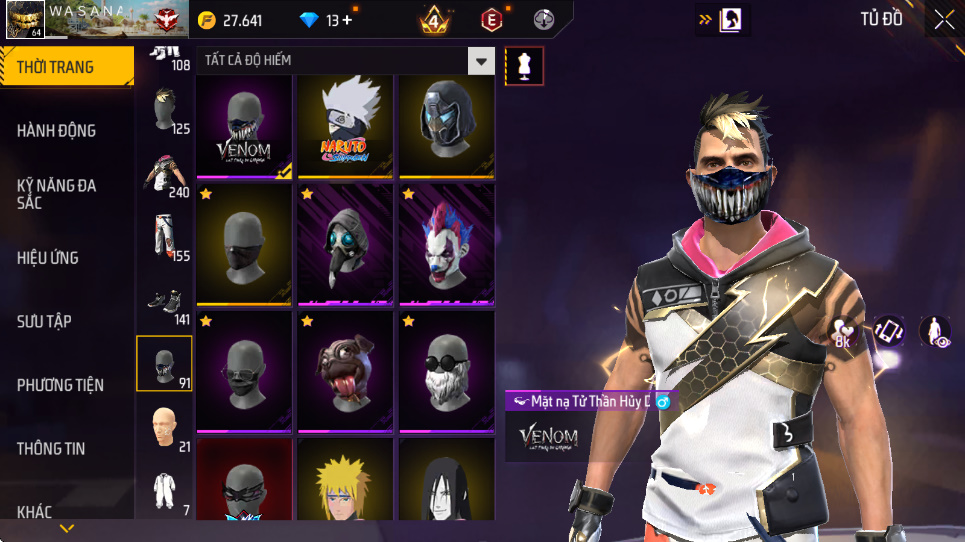Switch to the shoes category
This screenshot has height=542, width=965.
click(164, 302)
